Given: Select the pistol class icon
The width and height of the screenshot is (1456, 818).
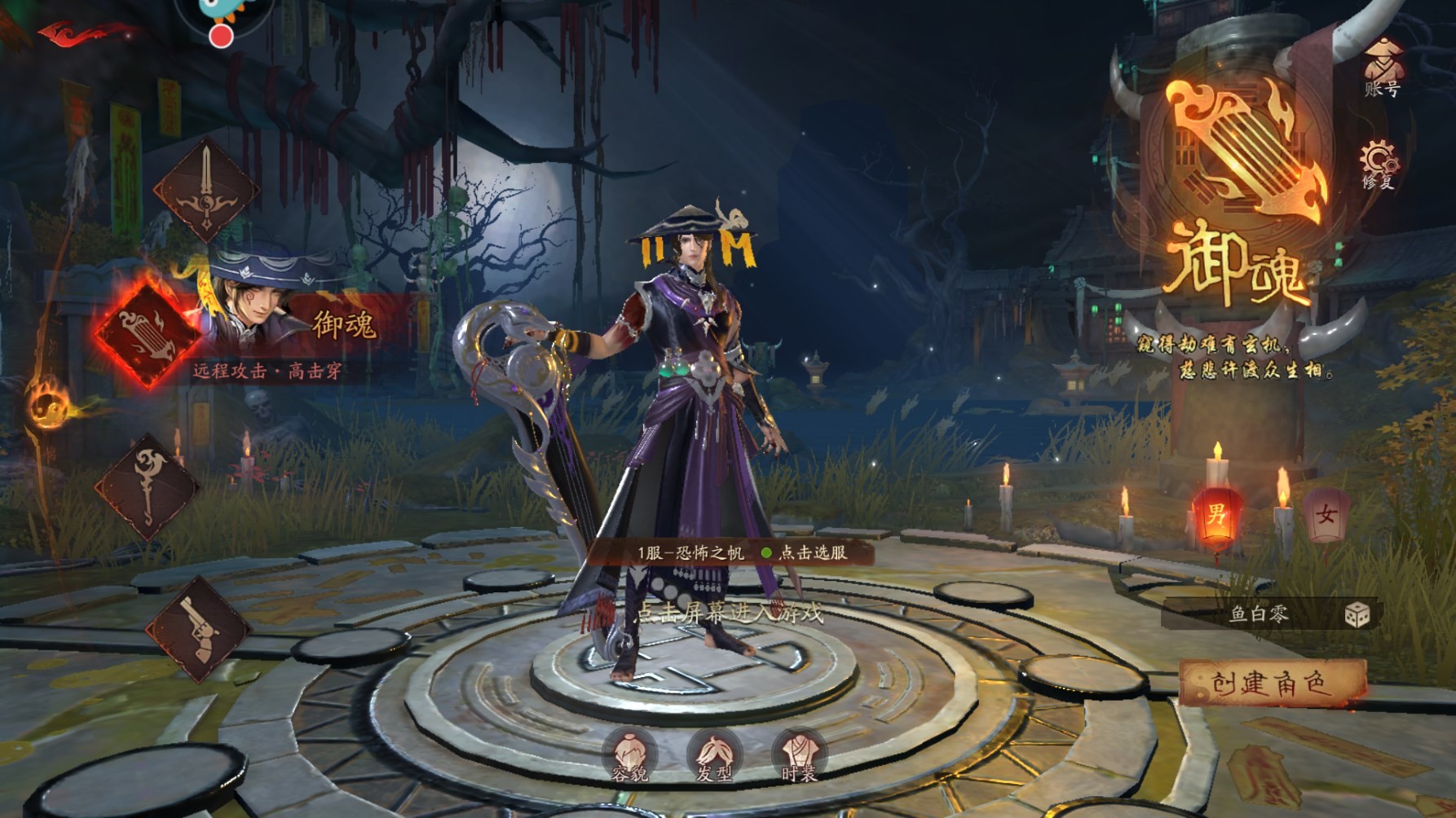Looking at the screenshot, I should [x=198, y=629].
